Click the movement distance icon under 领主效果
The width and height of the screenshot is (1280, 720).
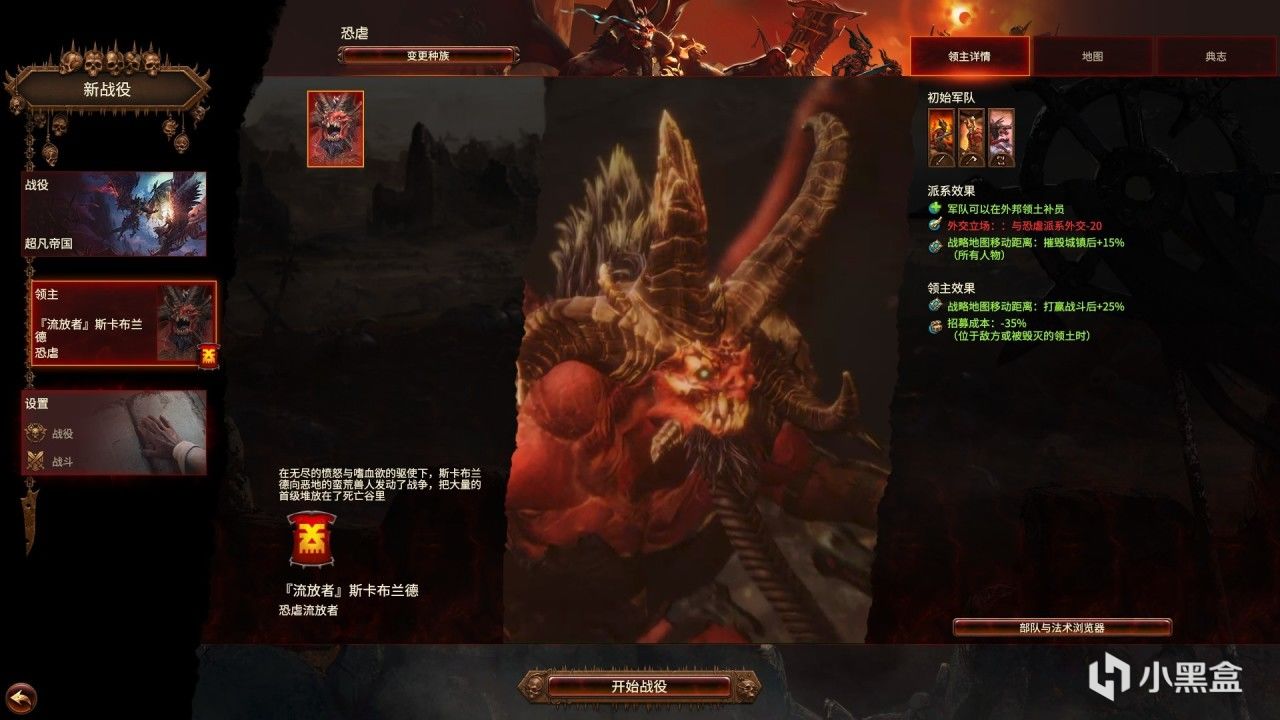pos(936,306)
